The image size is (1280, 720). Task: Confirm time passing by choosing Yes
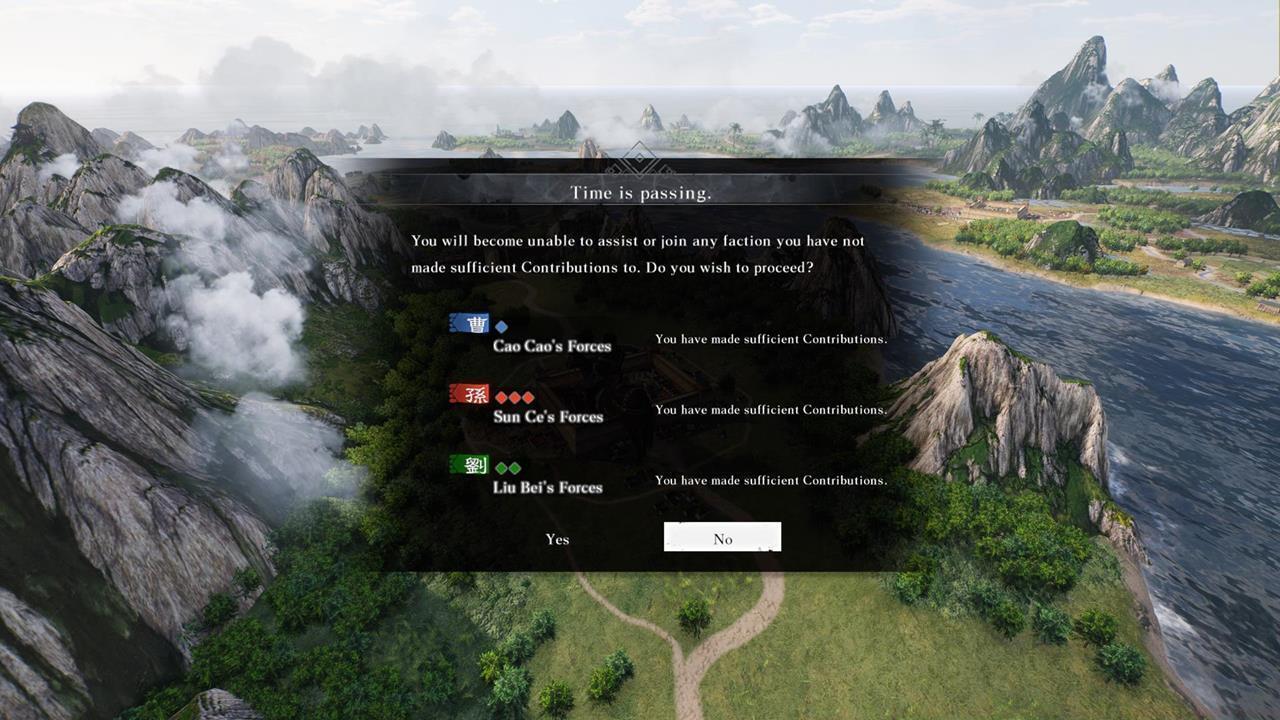557,539
